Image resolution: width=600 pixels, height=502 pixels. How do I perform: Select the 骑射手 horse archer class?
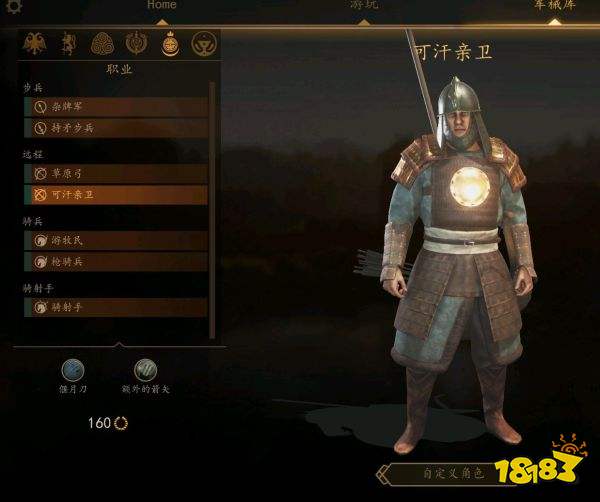115,307
